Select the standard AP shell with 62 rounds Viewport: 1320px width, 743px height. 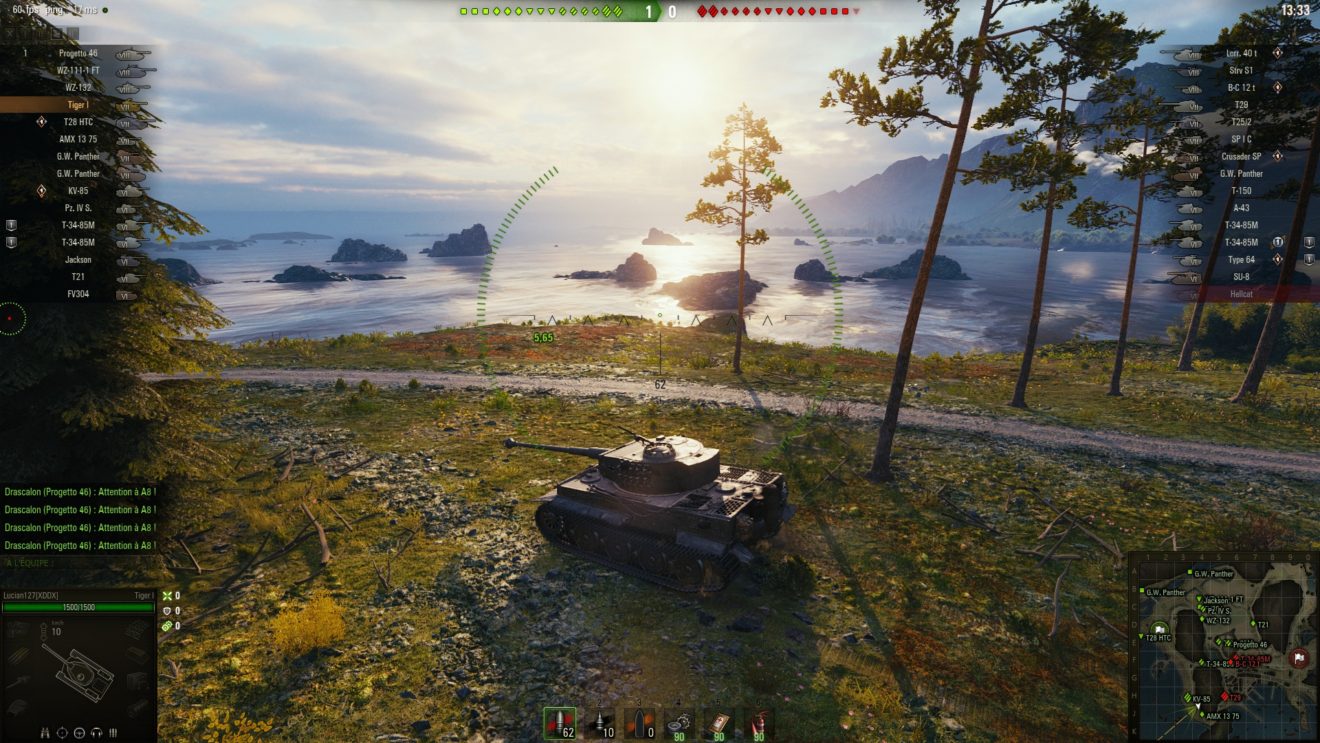point(560,723)
